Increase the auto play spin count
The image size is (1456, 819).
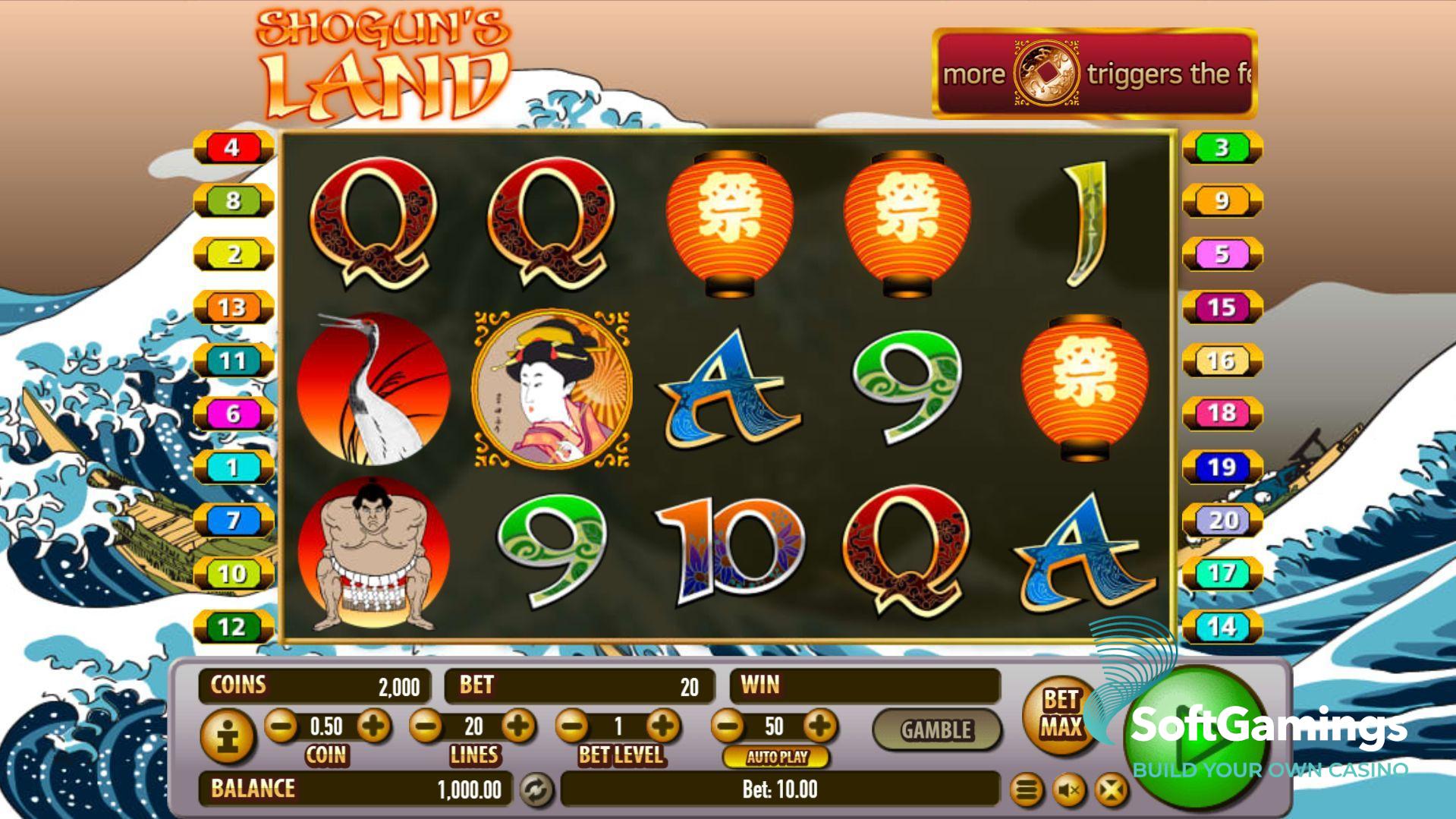point(819,726)
